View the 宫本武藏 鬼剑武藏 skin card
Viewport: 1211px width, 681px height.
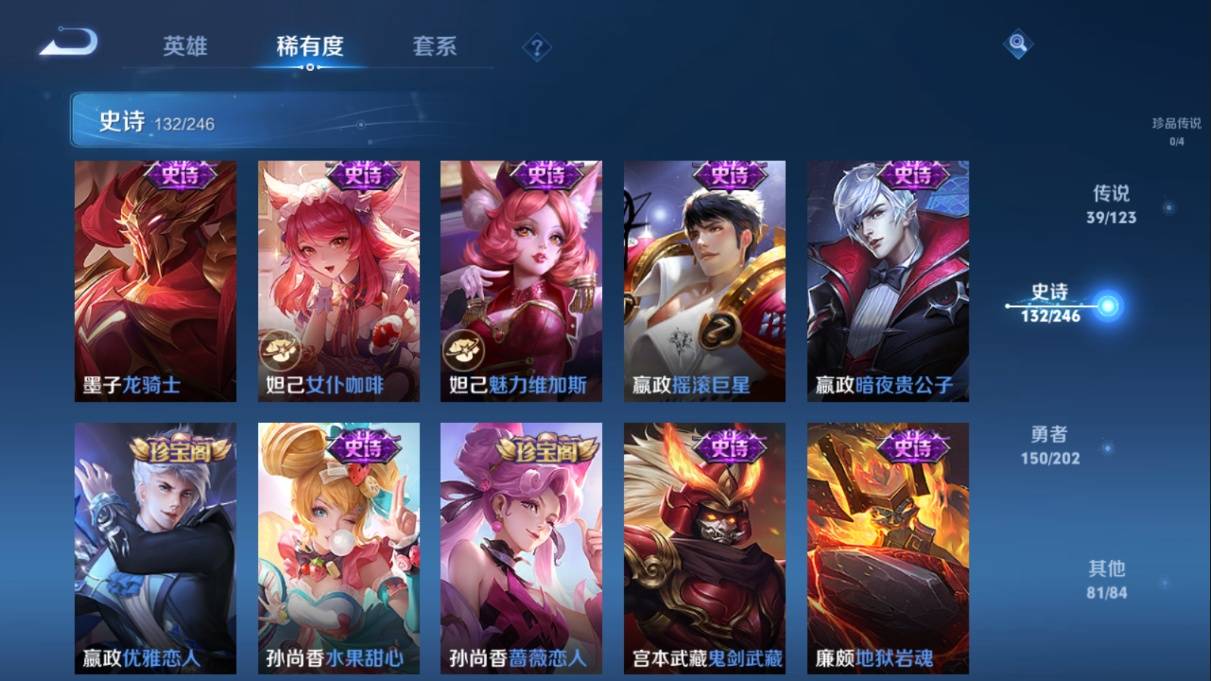(704, 547)
